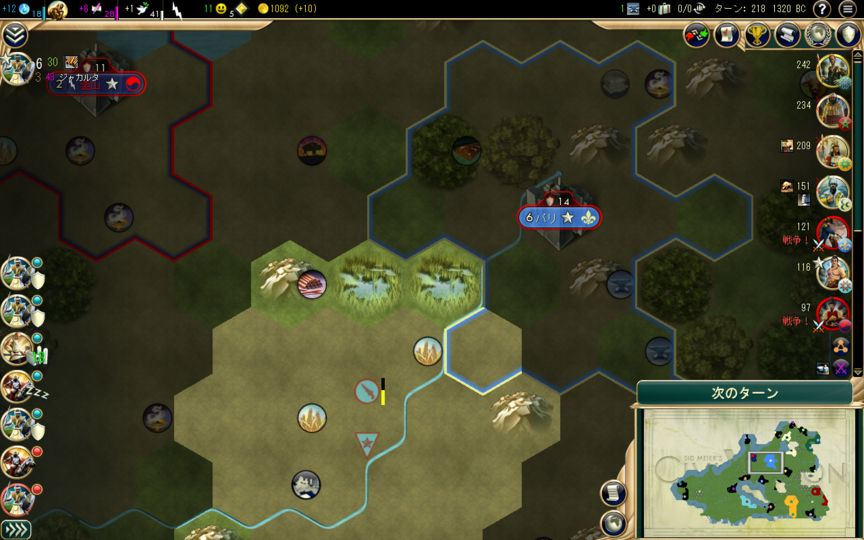The width and height of the screenshot is (864, 540).
Task: Select the leader portrait with score 242
Action: (x=832, y=71)
